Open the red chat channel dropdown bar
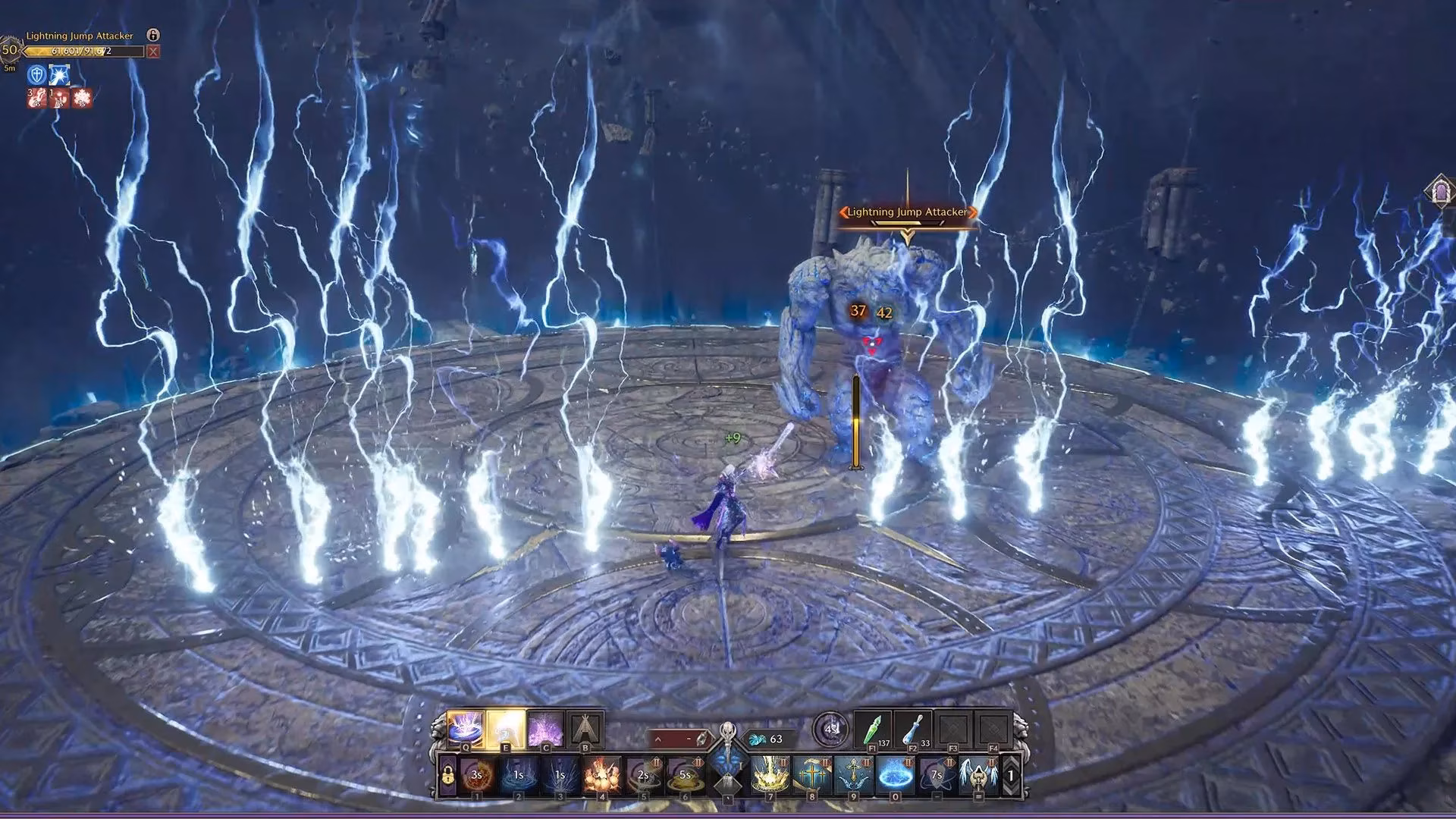 pyautogui.click(x=678, y=736)
